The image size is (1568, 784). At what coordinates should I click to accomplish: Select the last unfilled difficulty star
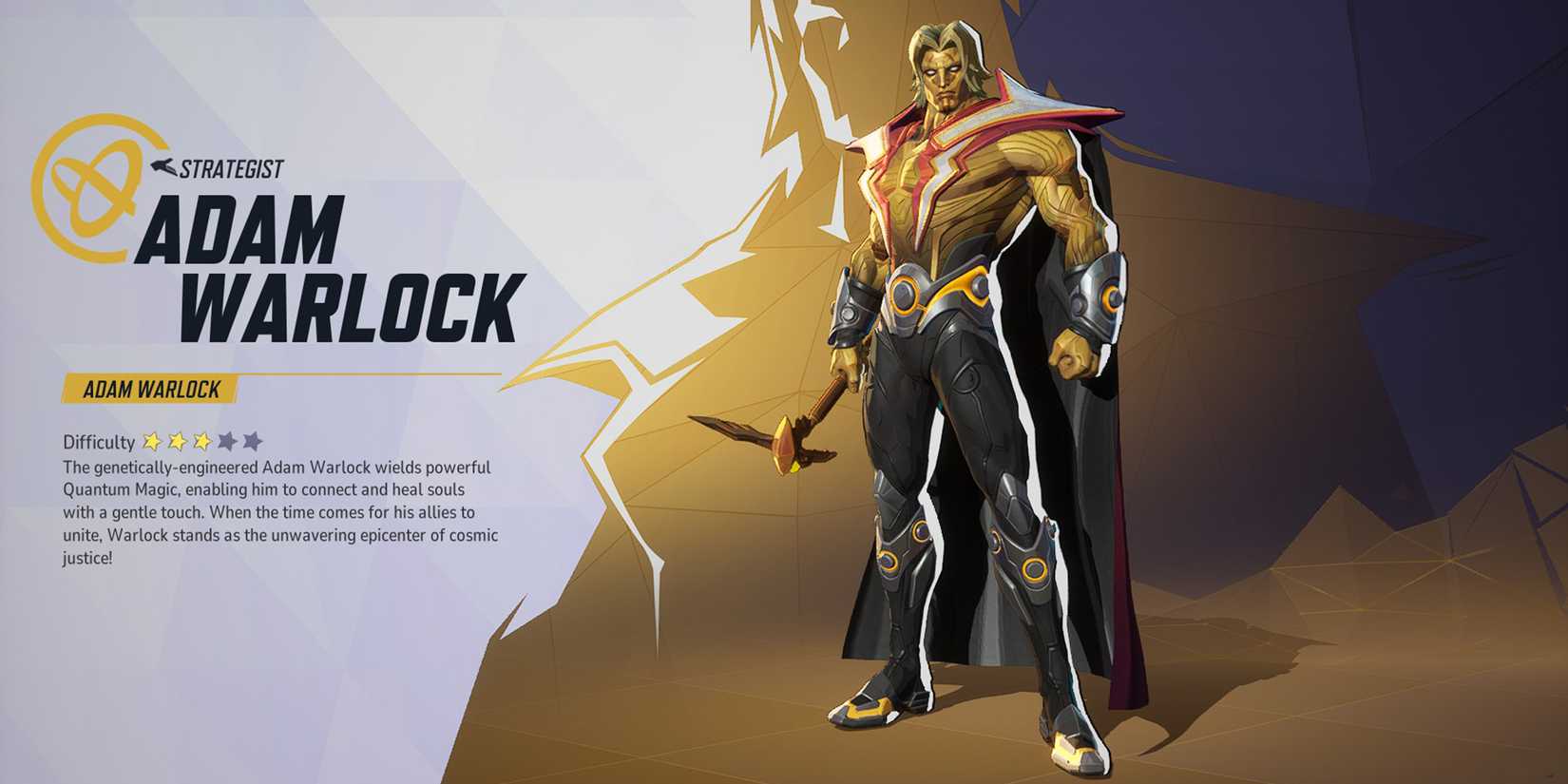pos(251,442)
